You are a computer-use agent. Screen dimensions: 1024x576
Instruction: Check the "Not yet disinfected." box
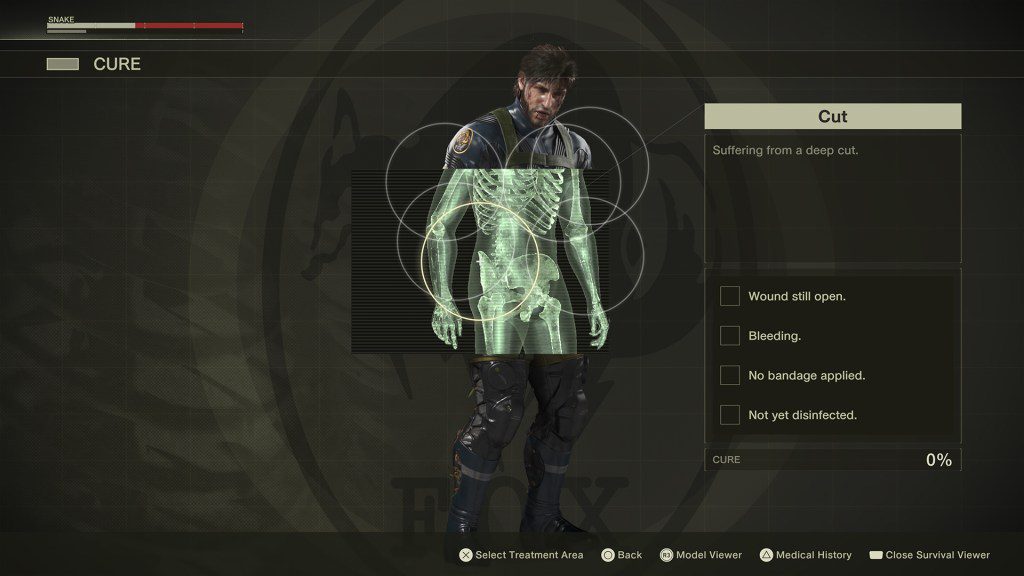pos(730,415)
